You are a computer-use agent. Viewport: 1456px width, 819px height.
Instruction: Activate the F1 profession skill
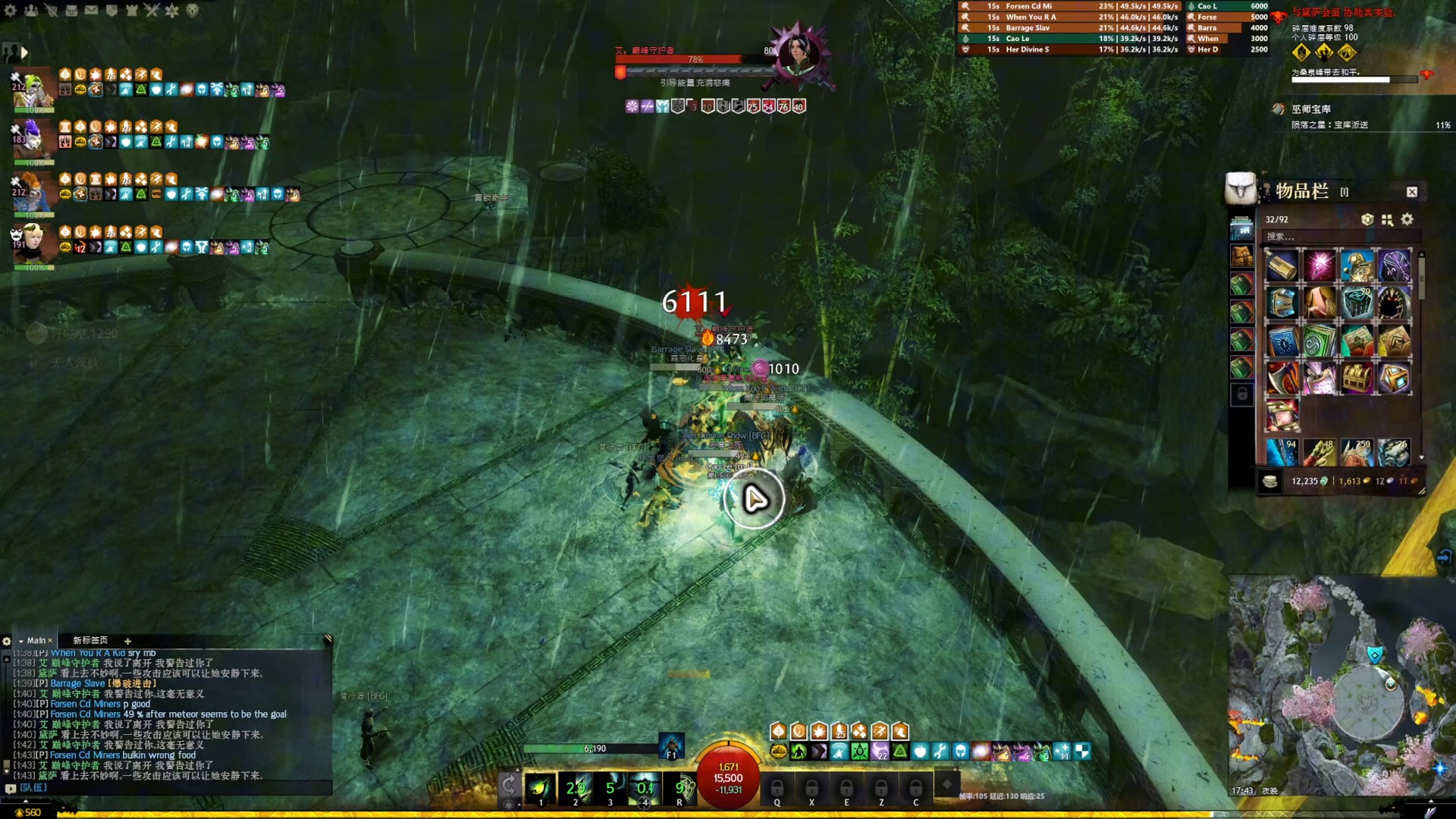click(671, 745)
